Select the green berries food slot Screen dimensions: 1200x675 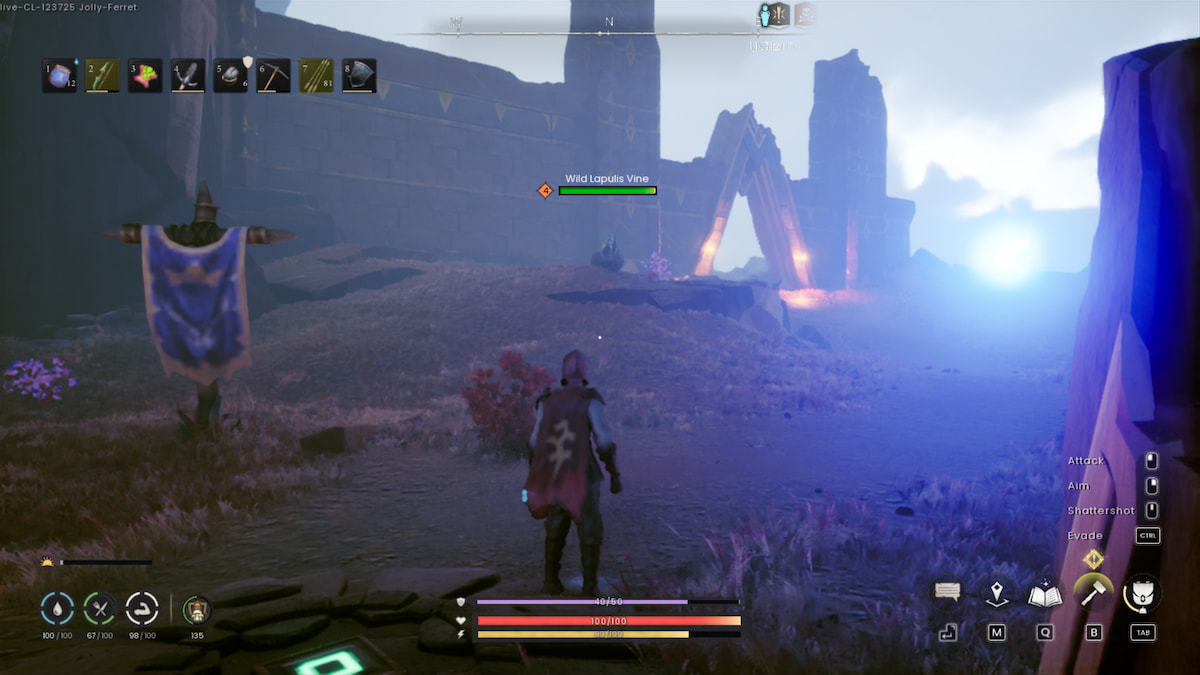[145, 76]
